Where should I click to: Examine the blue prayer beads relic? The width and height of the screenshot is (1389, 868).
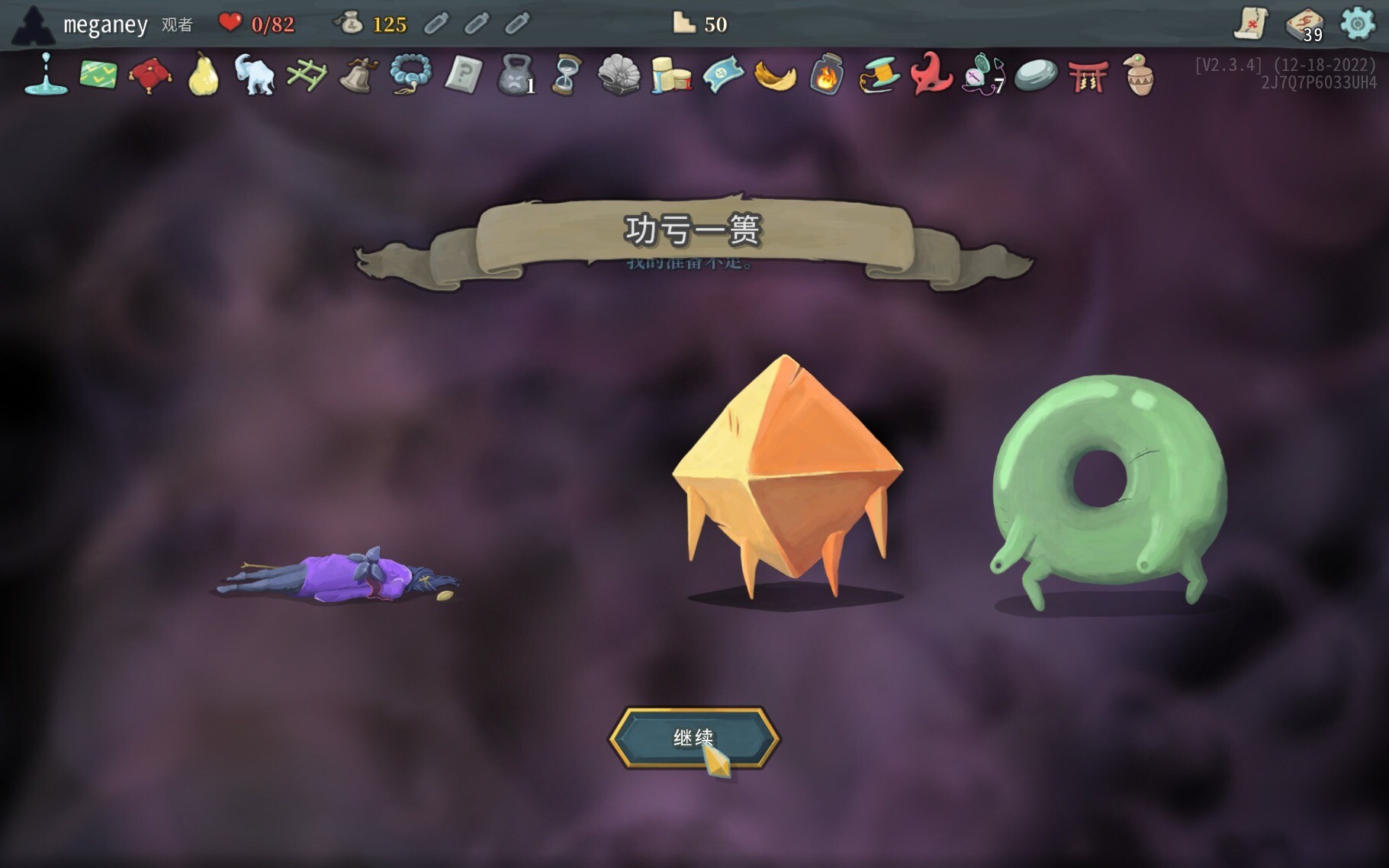pos(410,76)
